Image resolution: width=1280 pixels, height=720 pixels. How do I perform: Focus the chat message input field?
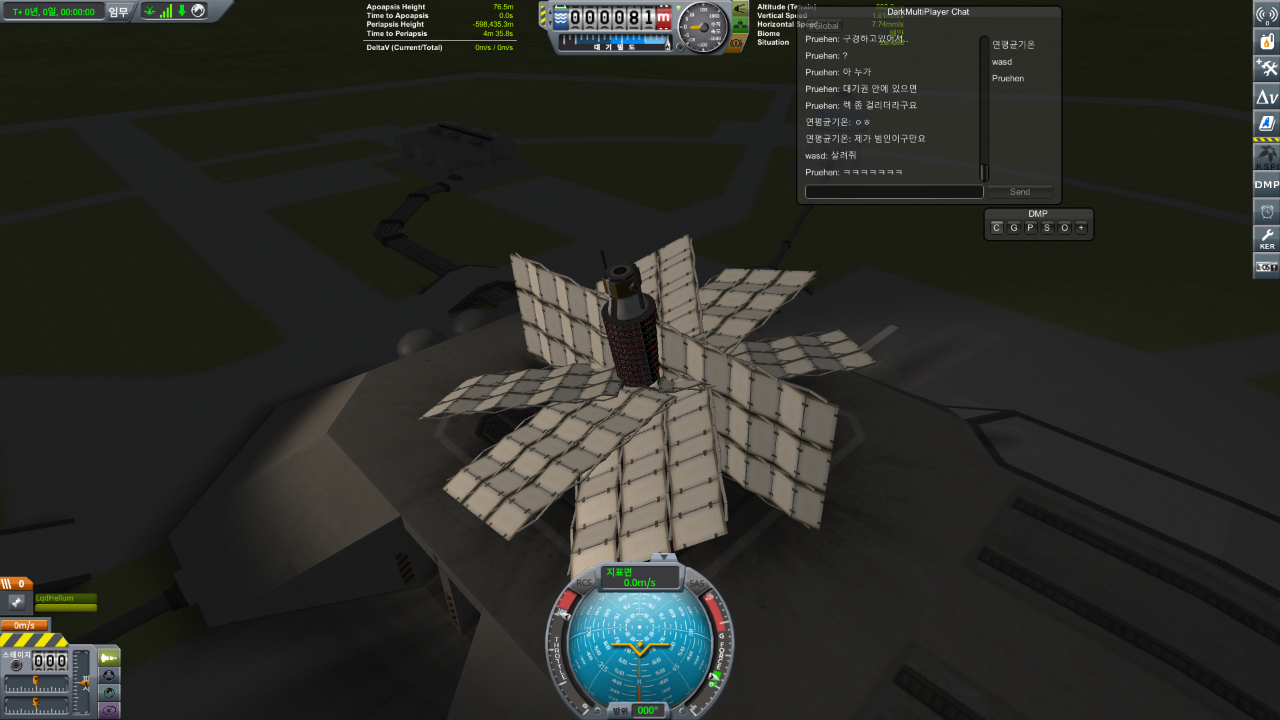[894, 192]
